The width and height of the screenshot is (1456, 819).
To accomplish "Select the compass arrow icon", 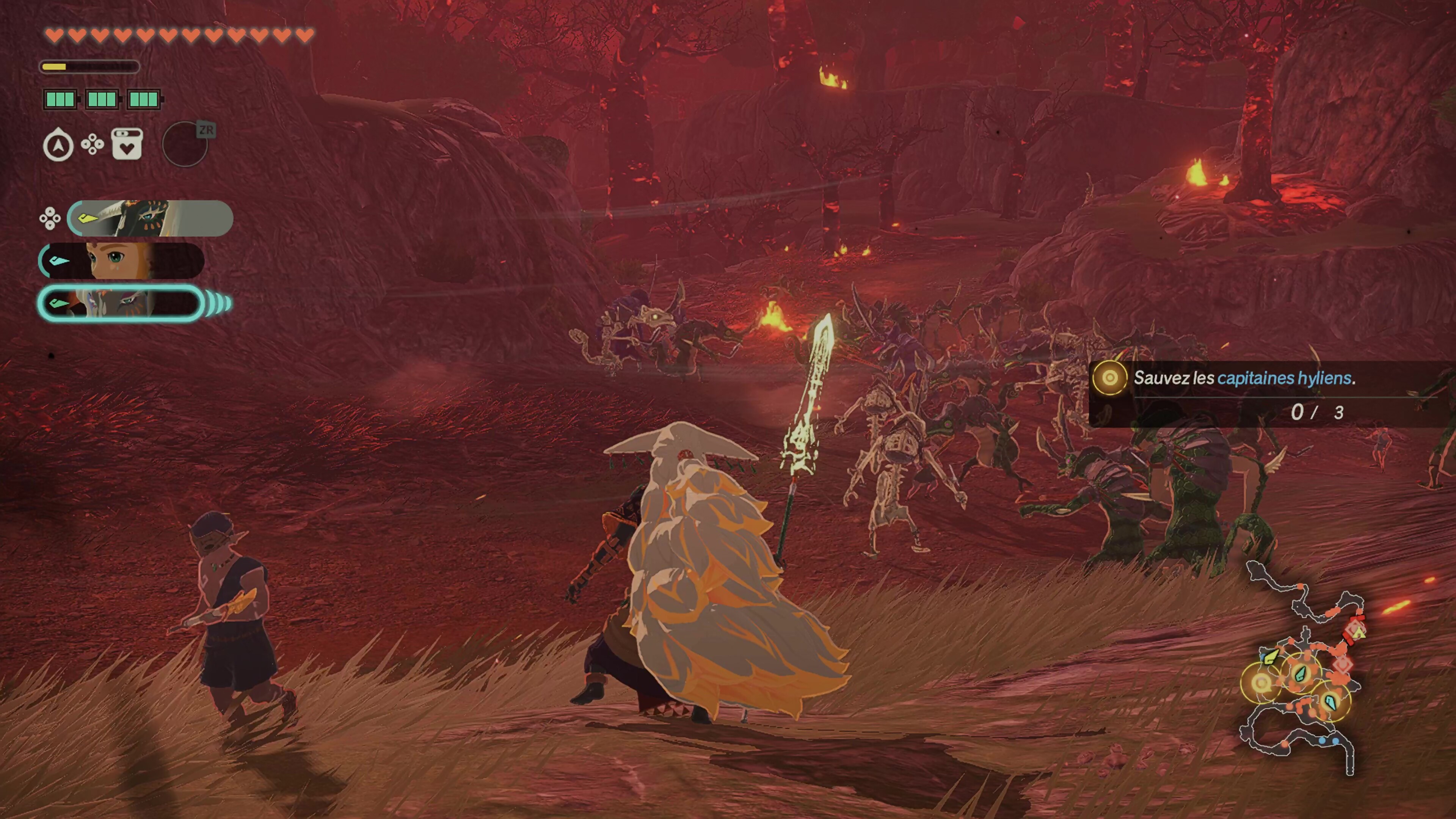I will tap(58, 145).
